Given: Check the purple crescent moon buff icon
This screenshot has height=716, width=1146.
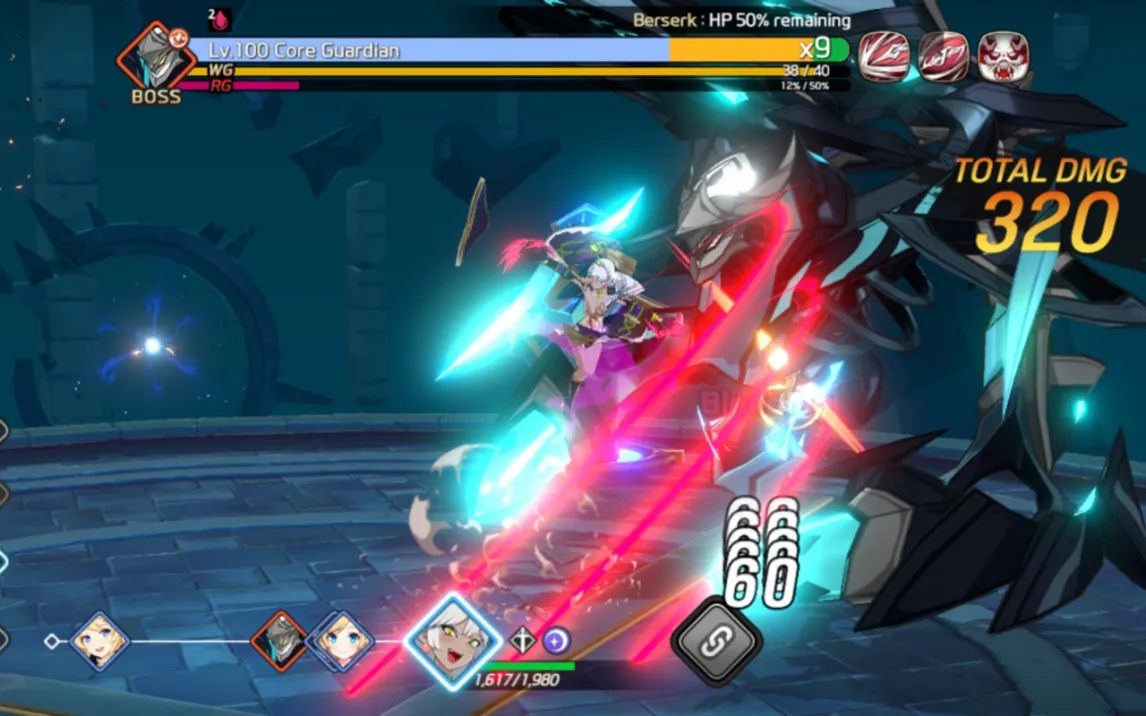Looking at the screenshot, I should point(556,640).
